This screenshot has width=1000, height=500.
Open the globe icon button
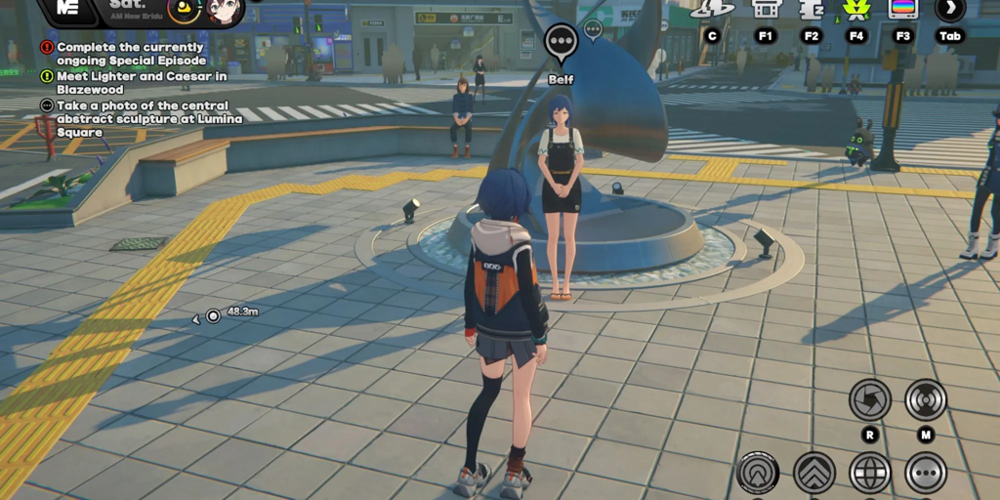(x=870, y=472)
